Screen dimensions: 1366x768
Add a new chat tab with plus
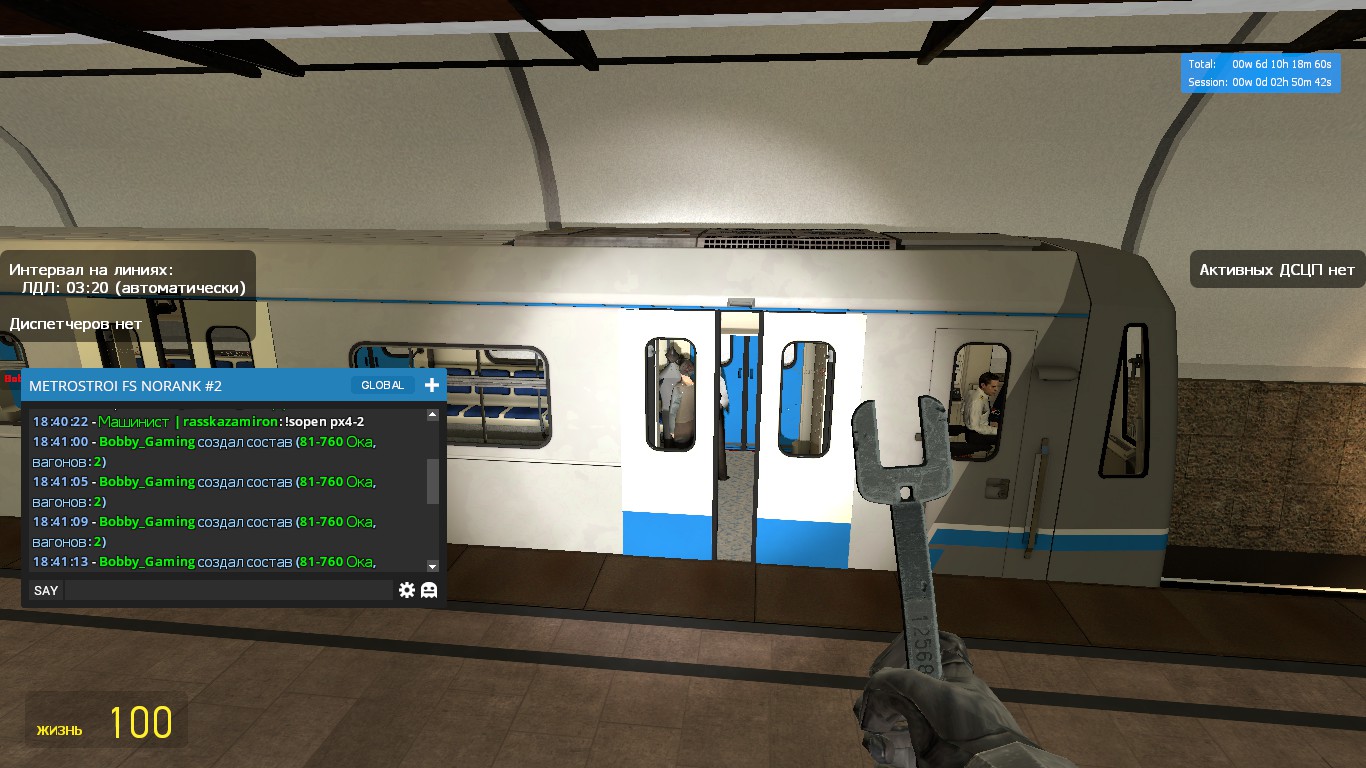(x=432, y=385)
